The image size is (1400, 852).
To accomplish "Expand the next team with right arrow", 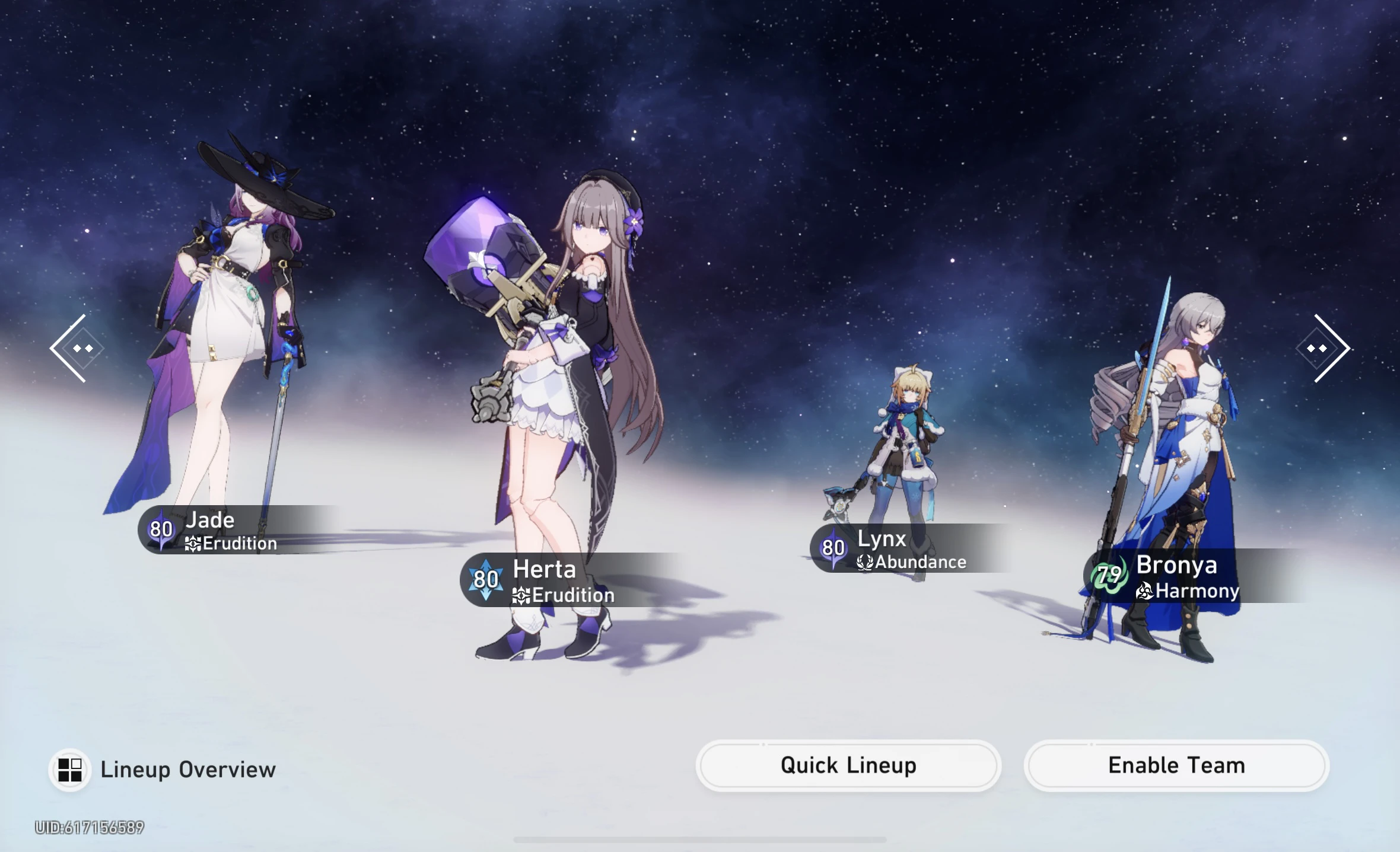I will [1327, 347].
